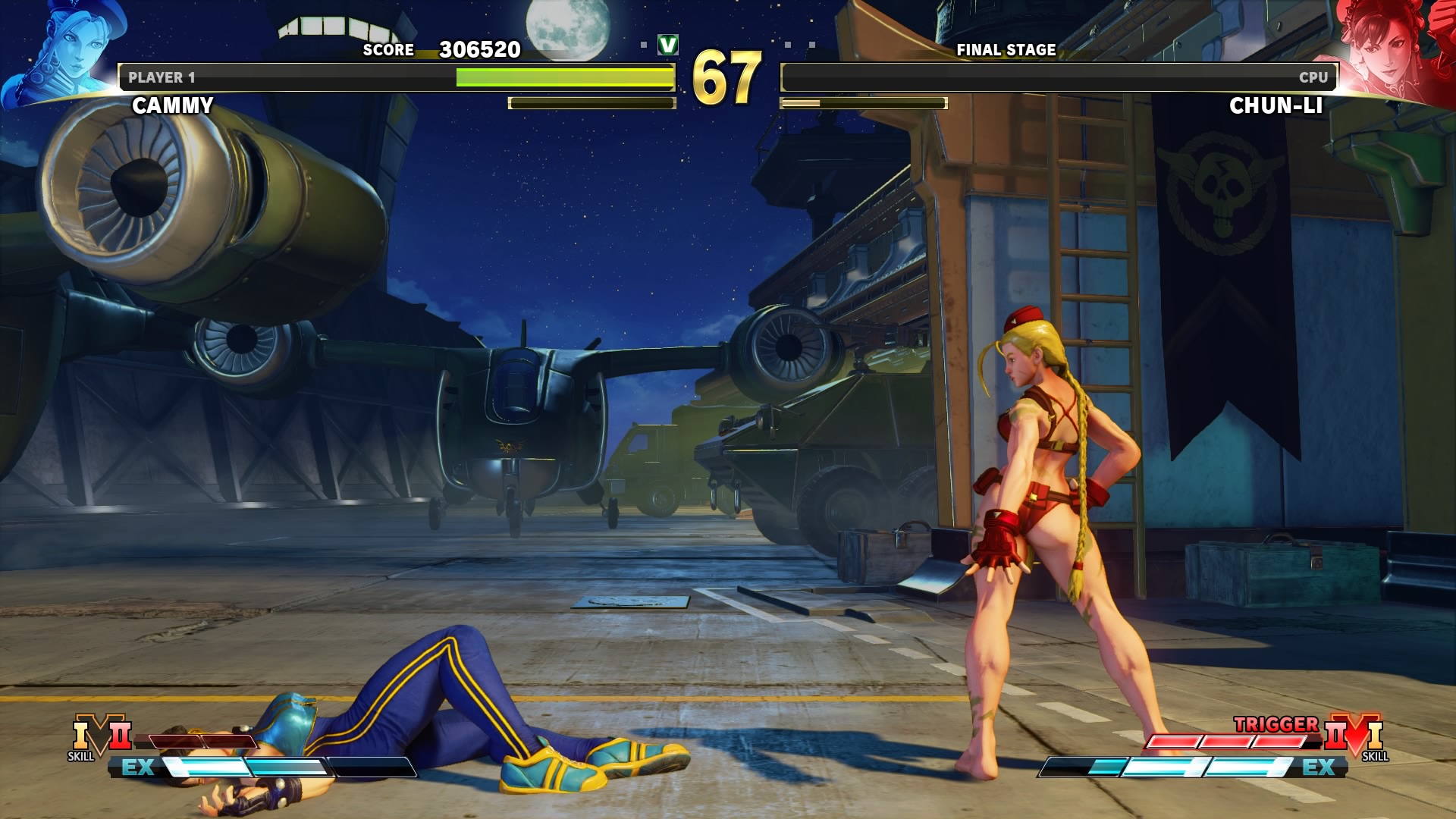Screen dimensions: 1456x819
Task: Select the CPU's V-Trigger emblem
Action: pos(1354,736)
